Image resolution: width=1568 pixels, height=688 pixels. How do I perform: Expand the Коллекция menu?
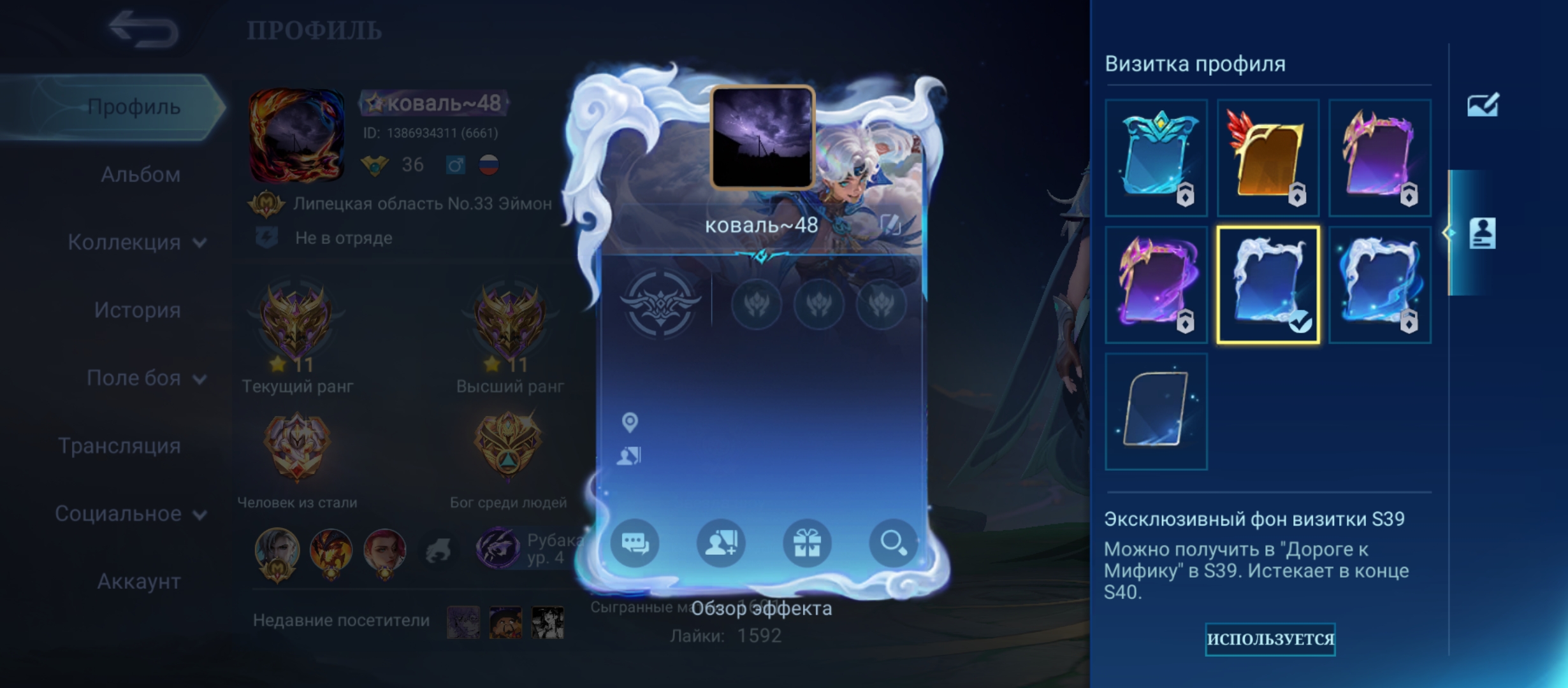[x=136, y=242]
